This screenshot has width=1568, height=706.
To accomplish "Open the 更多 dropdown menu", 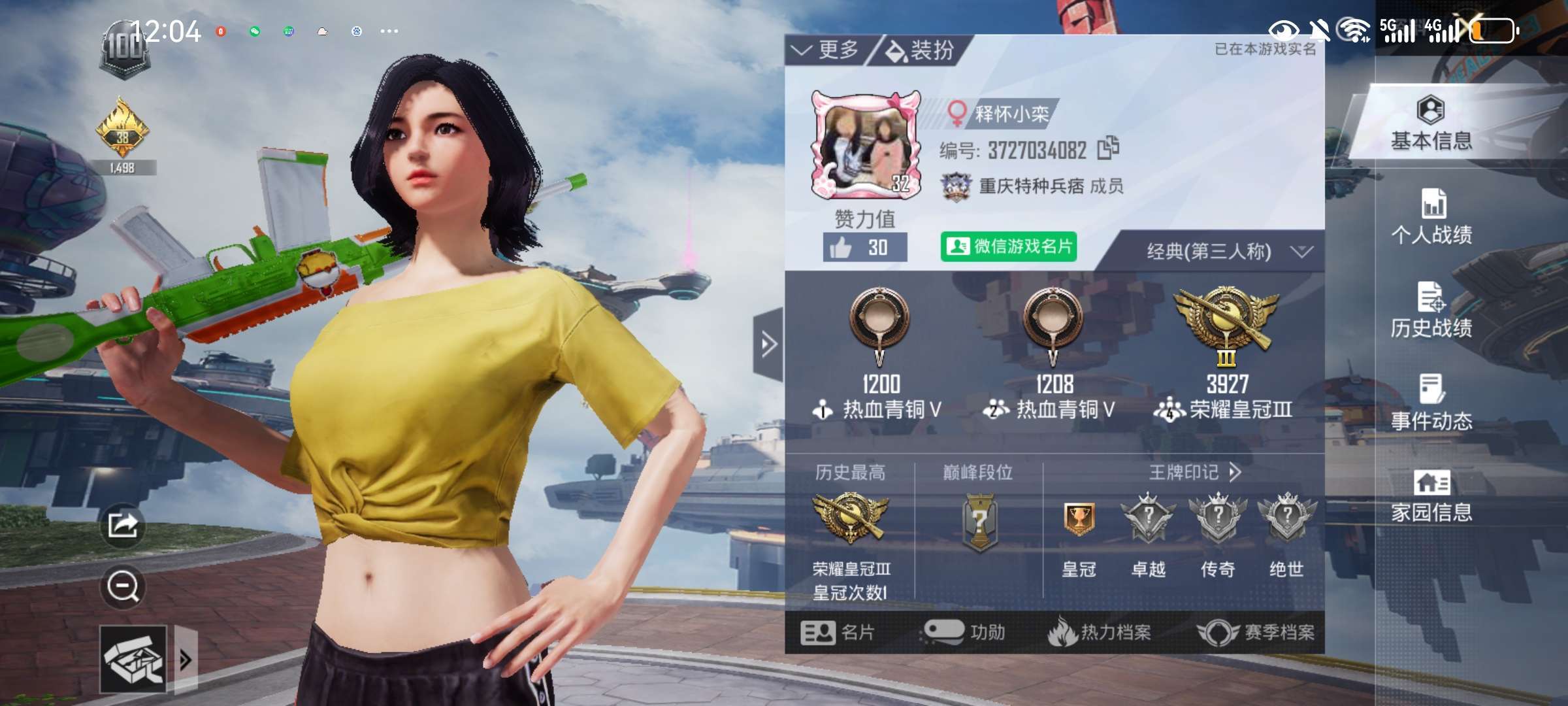I will coord(826,50).
